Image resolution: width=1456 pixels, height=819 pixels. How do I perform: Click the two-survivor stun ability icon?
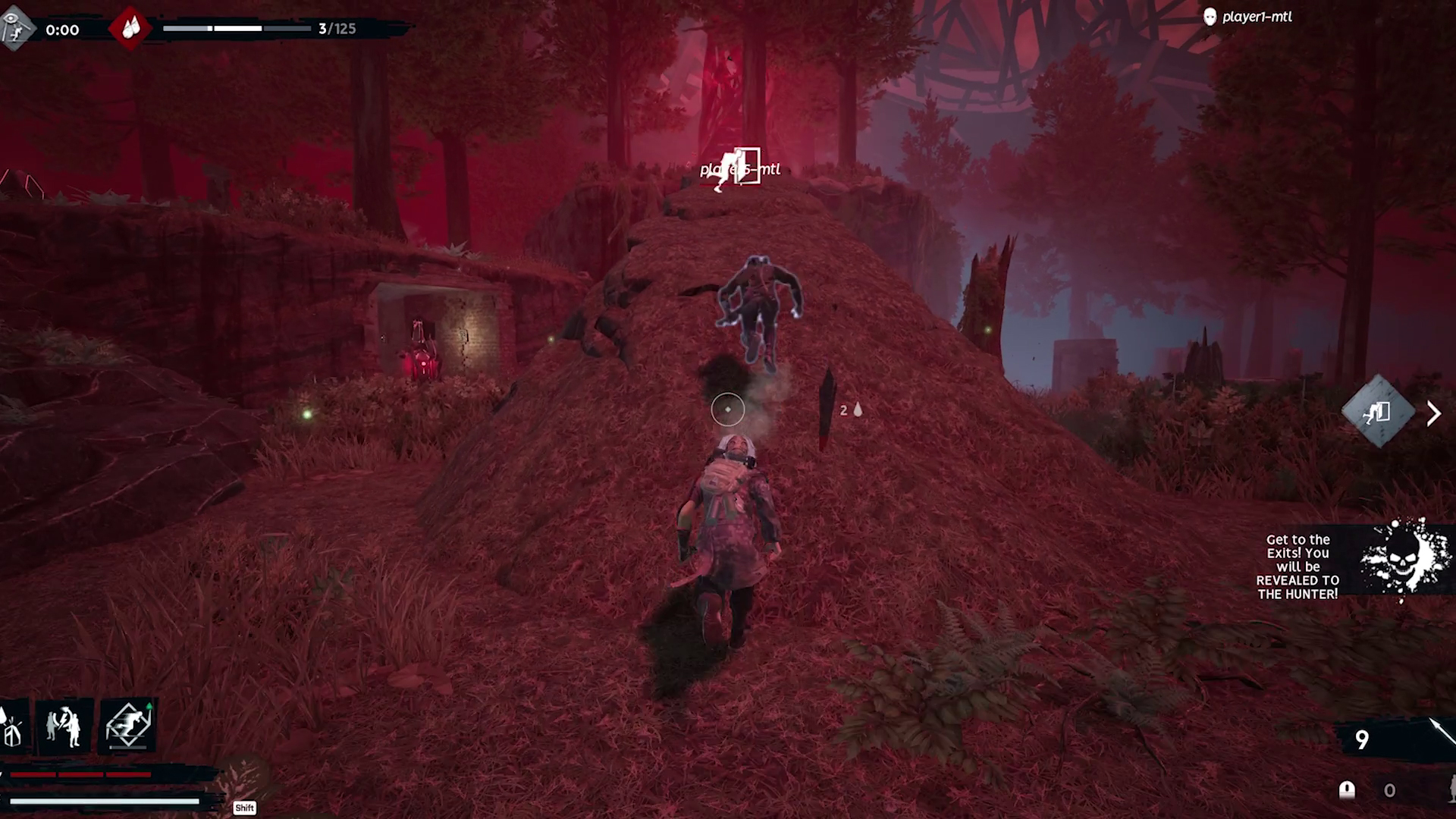[x=63, y=724]
